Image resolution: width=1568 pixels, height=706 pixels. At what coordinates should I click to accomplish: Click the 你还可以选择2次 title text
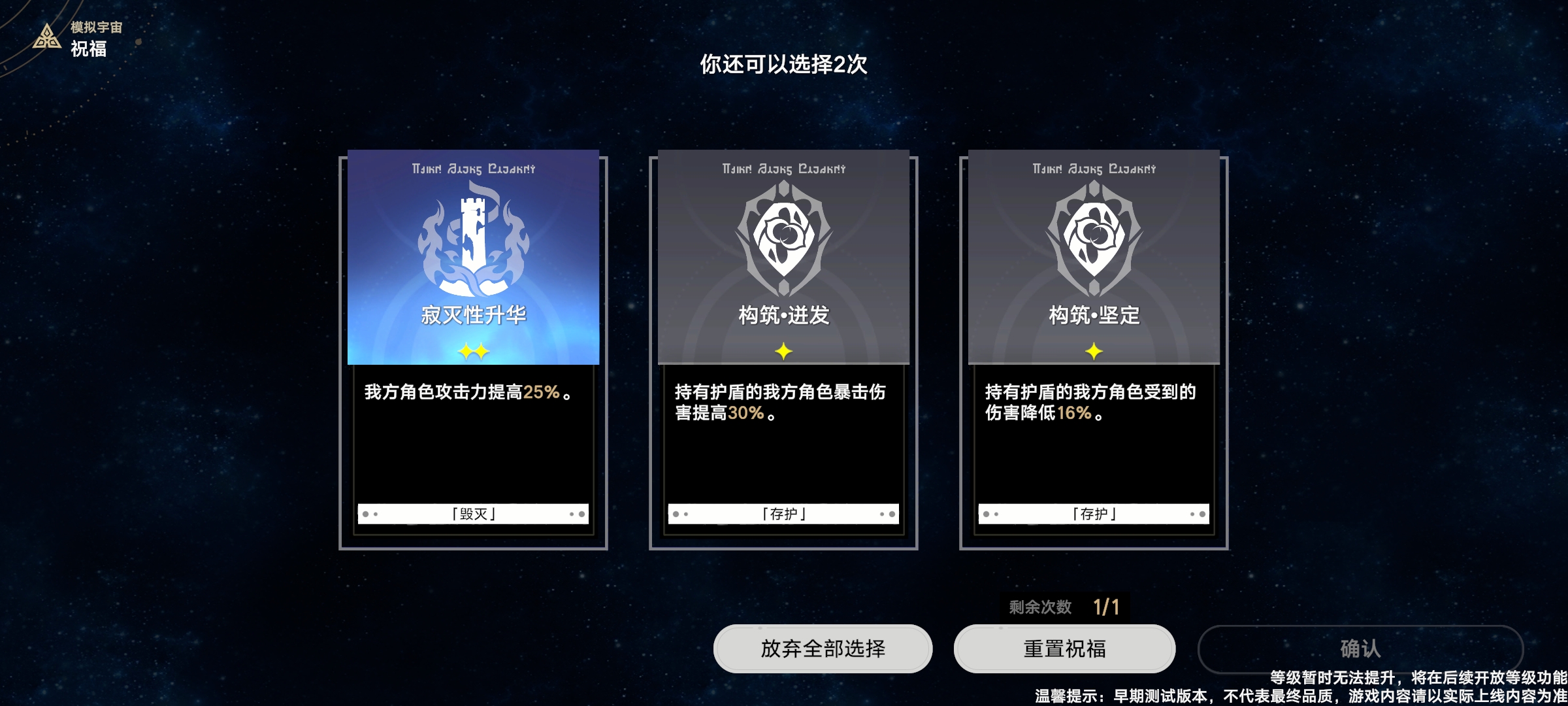pyautogui.click(x=784, y=65)
